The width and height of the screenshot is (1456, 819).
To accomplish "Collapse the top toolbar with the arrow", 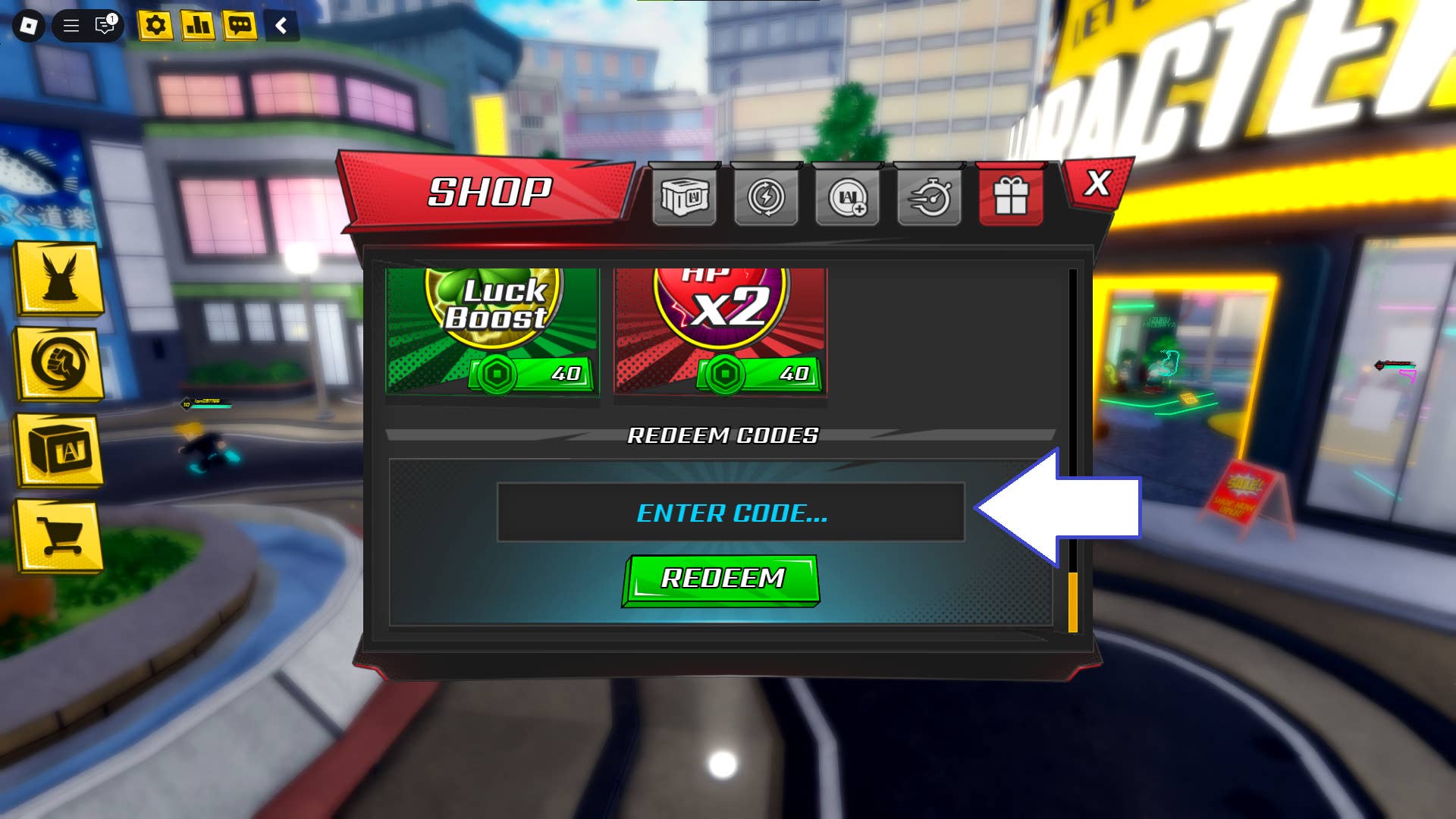I will [x=281, y=25].
